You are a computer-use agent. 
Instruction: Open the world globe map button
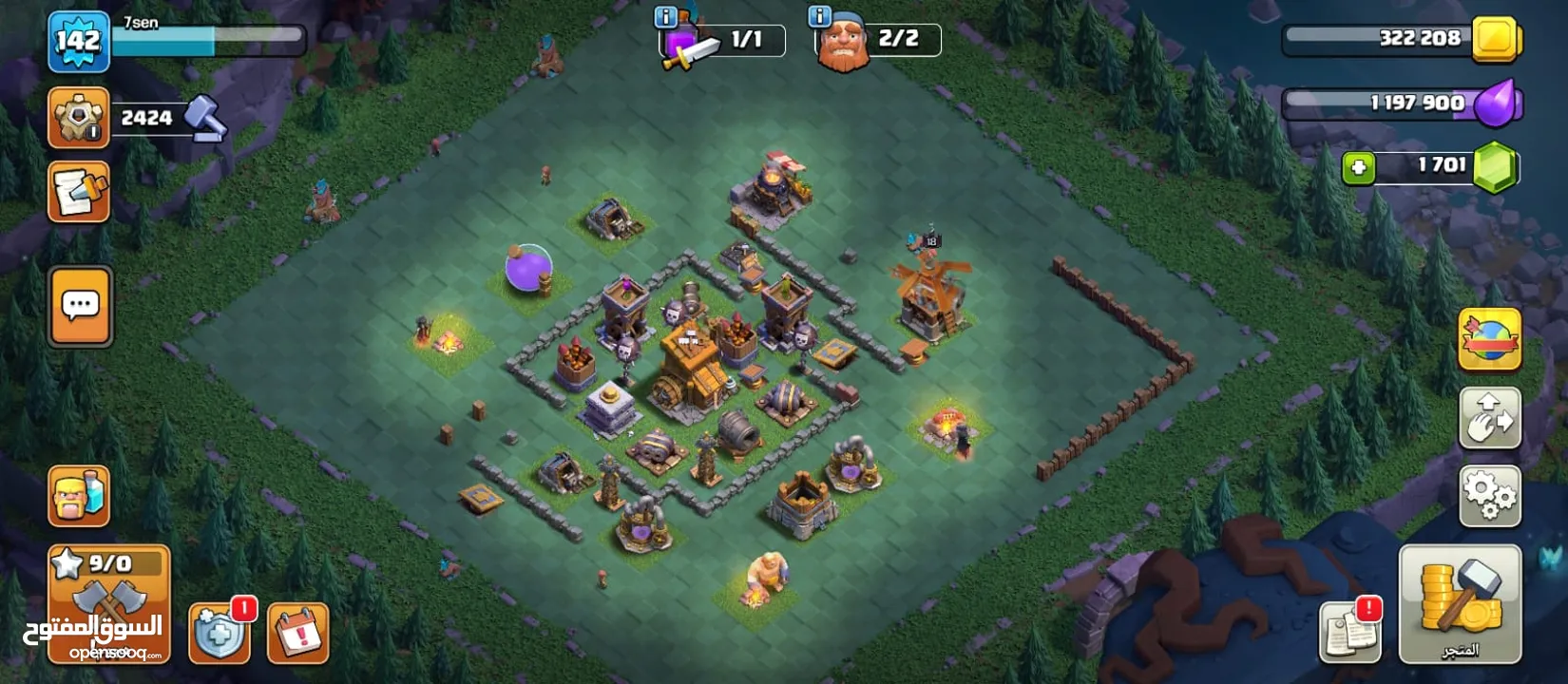click(x=1489, y=339)
